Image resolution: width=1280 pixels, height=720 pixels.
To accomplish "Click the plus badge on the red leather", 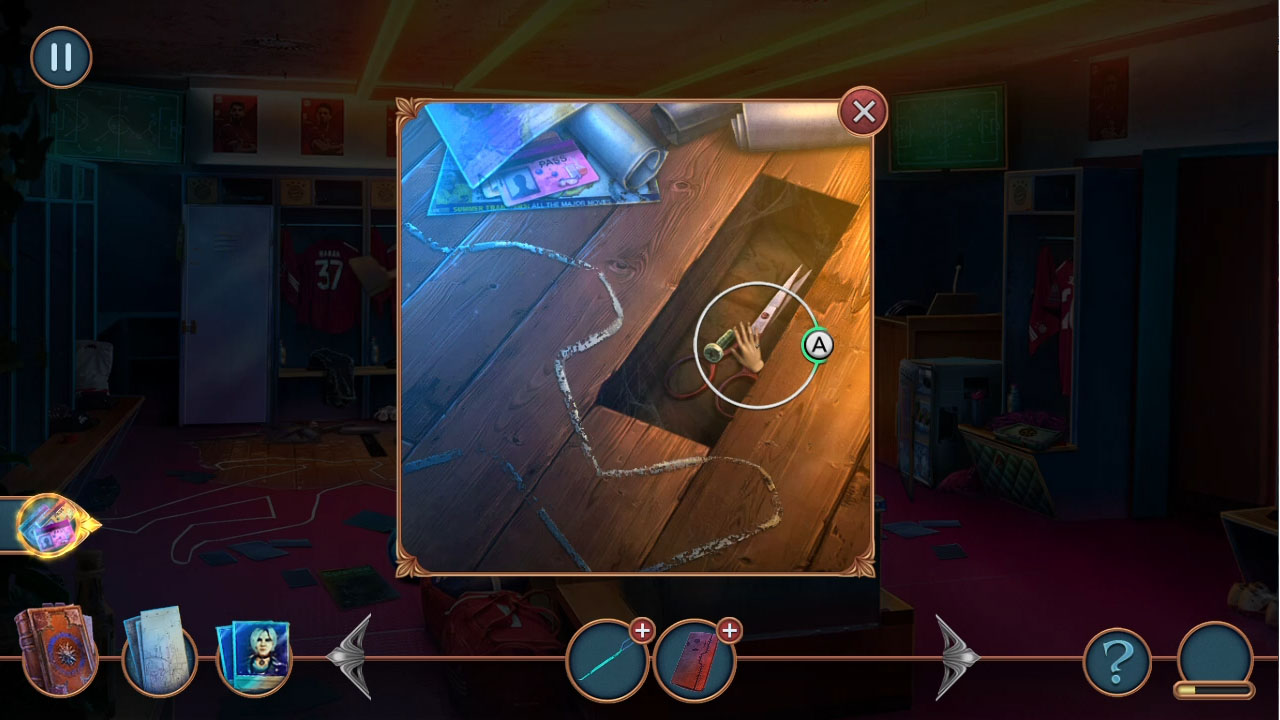I will pos(729,631).
